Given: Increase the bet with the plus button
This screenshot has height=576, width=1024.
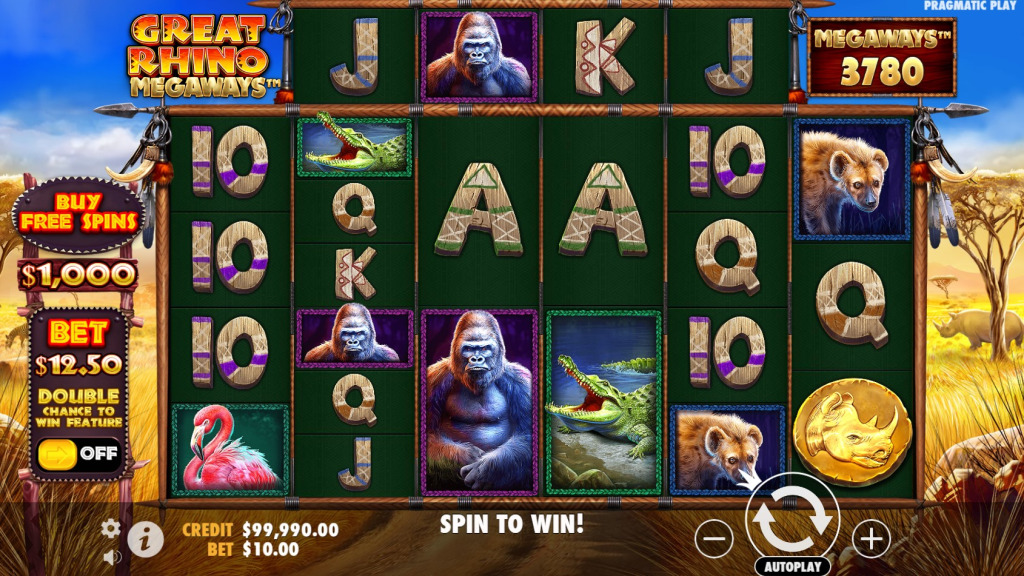Looking at the screenshot, I should click(x=871, y=539).
